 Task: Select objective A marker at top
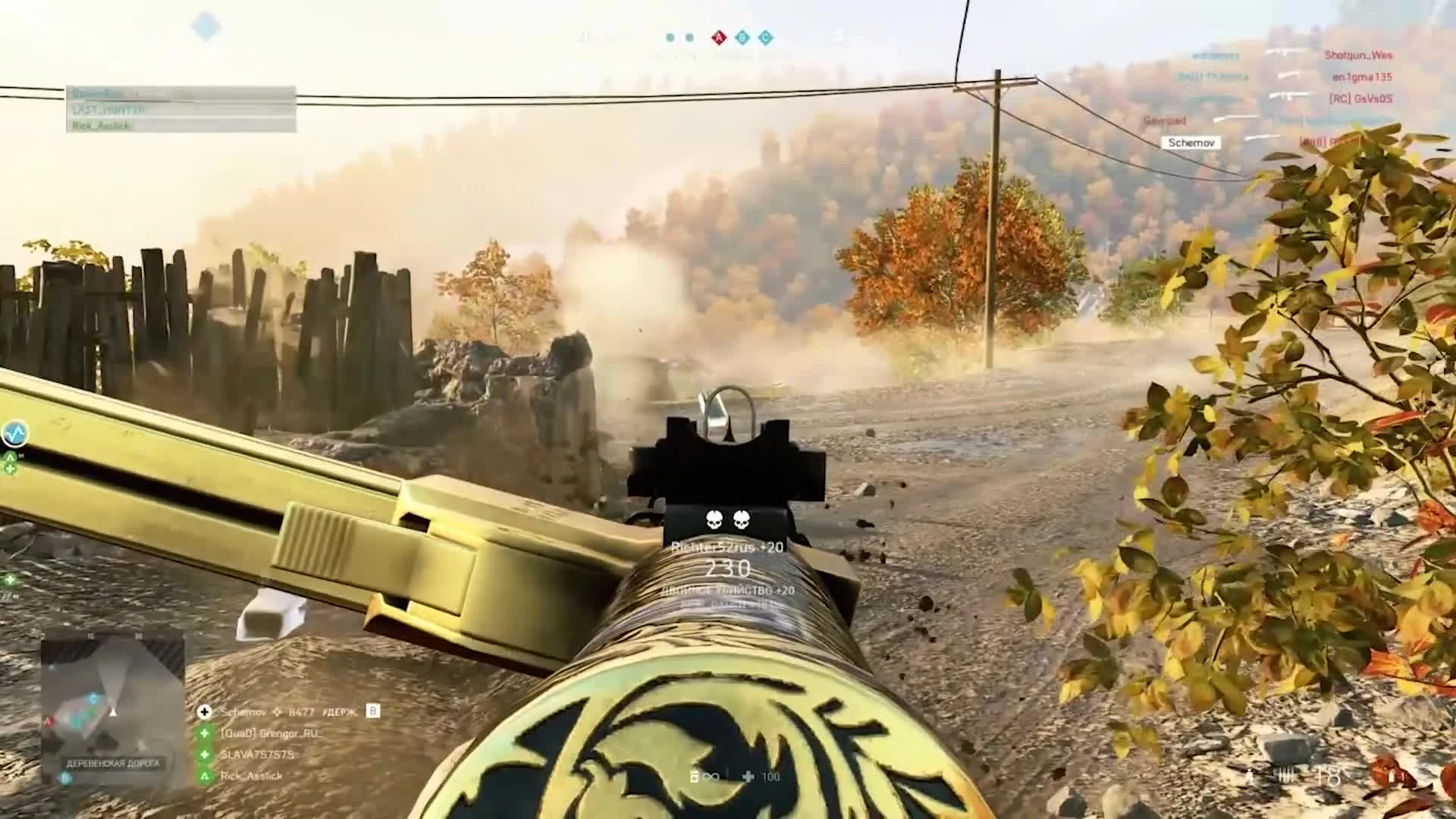click(x=719, y=36)
